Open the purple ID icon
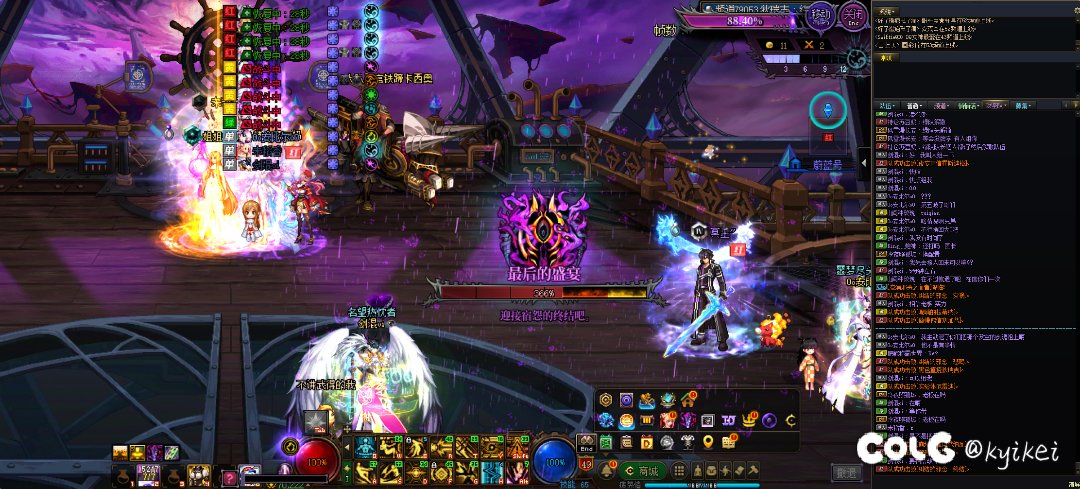This screenshot has height=489, width=1080. coord(728,420)
